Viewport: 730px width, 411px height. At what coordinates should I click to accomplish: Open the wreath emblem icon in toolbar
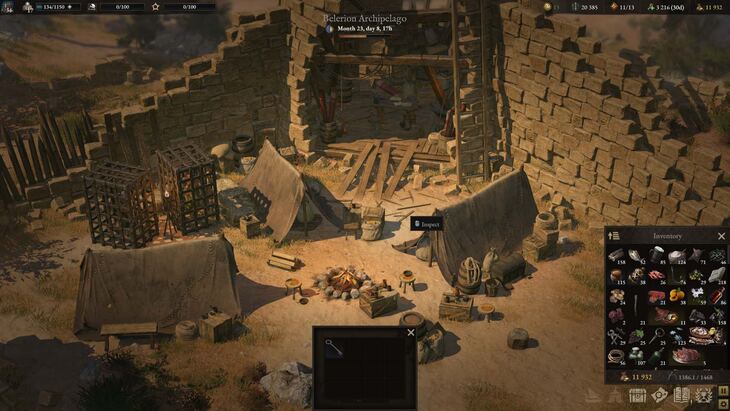click(x=705, y=397)
